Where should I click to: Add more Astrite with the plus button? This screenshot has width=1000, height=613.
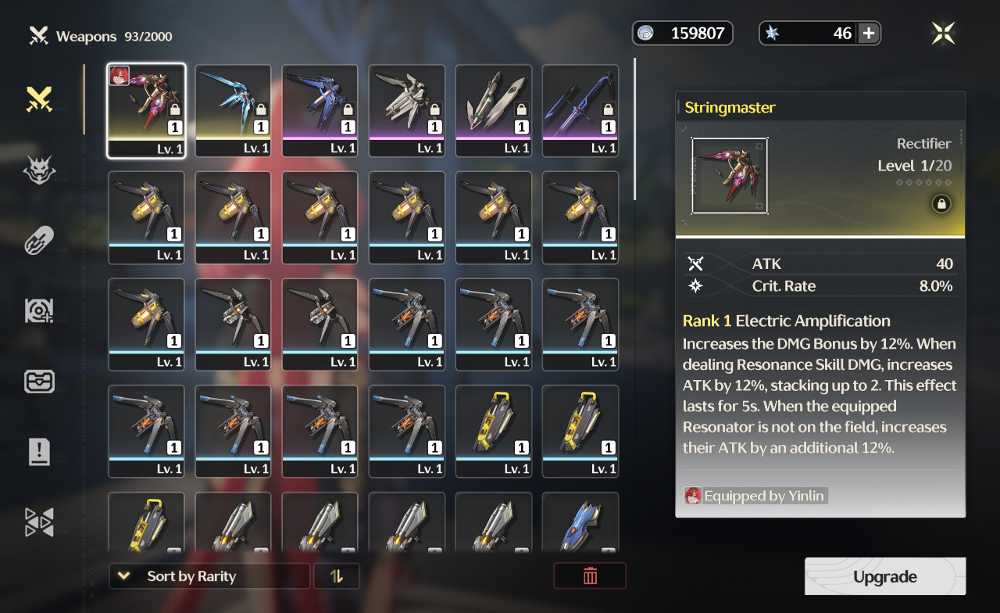pos(869,33)
